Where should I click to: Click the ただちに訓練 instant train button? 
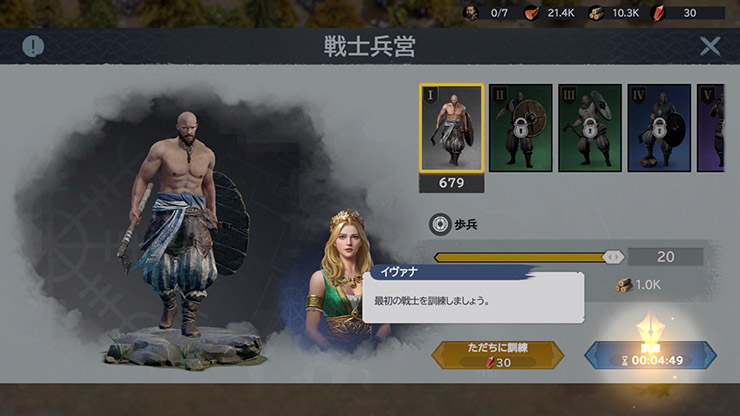[497, 355]
